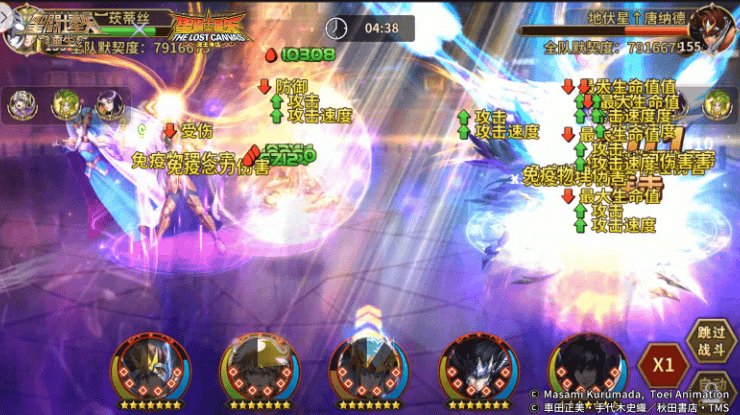740x415 pixels.
Task: Toggle the X1 battle speed button
Action: coord(661,362)
